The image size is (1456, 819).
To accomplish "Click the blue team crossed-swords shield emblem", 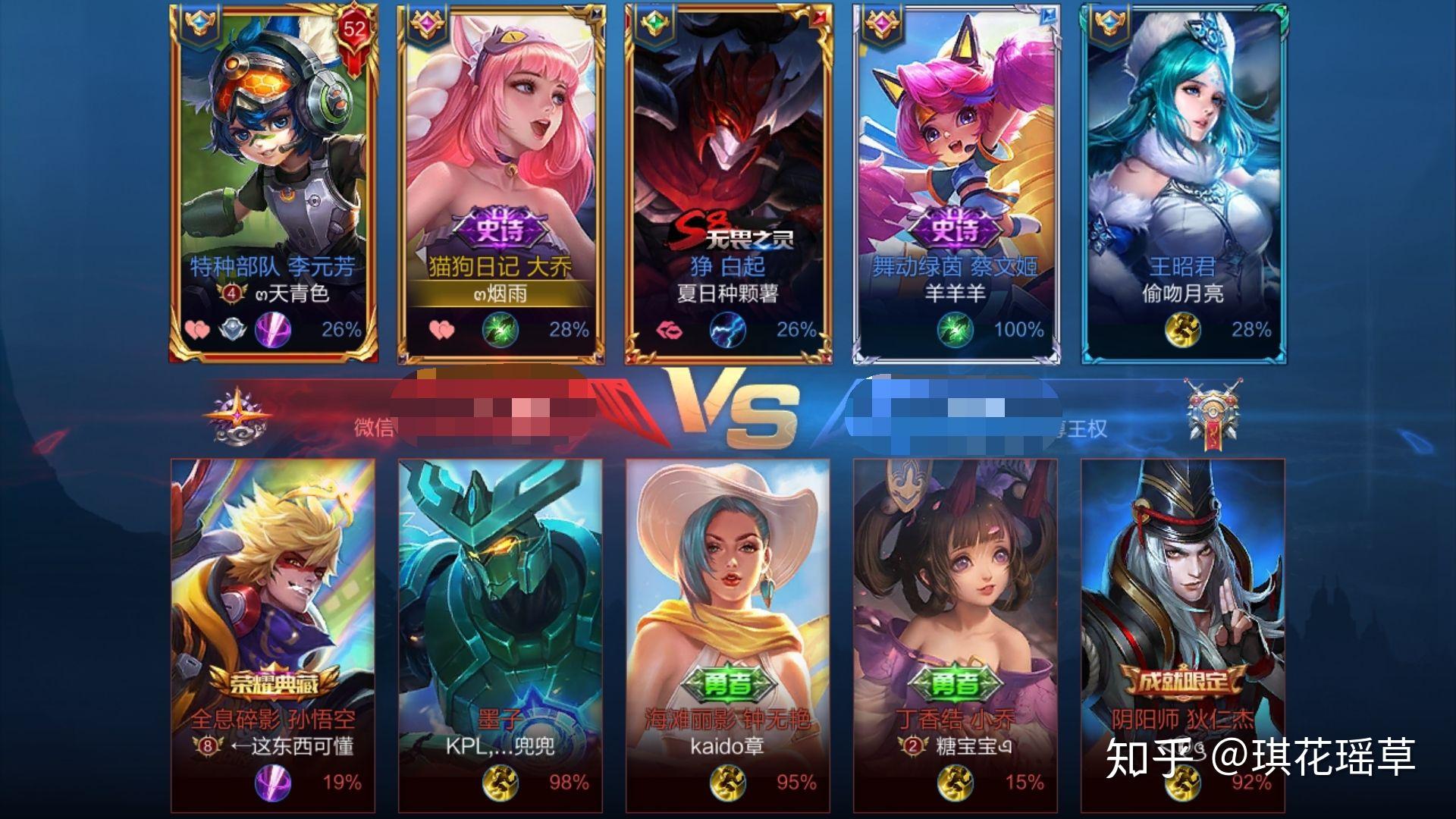I will [x=1212, y=411].
